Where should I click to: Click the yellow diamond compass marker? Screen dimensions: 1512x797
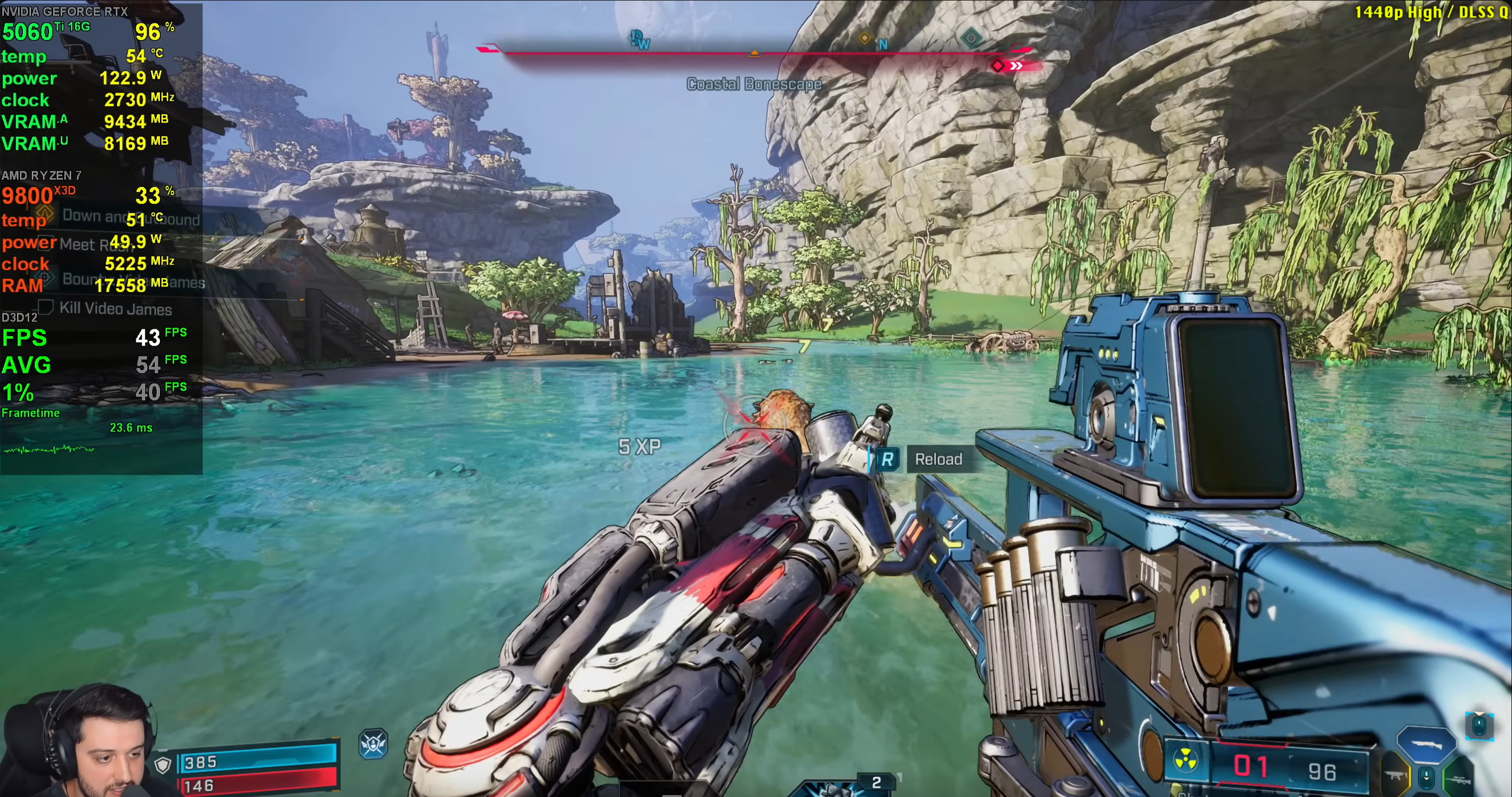[864, 38]
